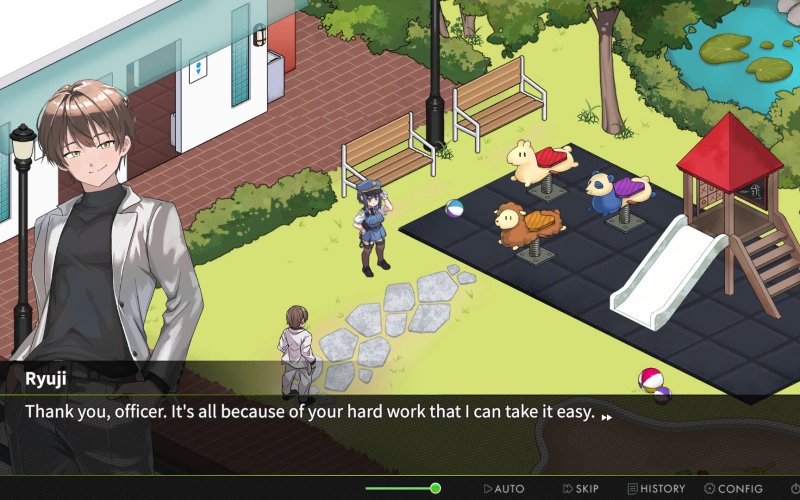The width and height of the screenshot is (800, 500).
Task: Advance dialogue with the arrow indicator
Action: [607, 417]
